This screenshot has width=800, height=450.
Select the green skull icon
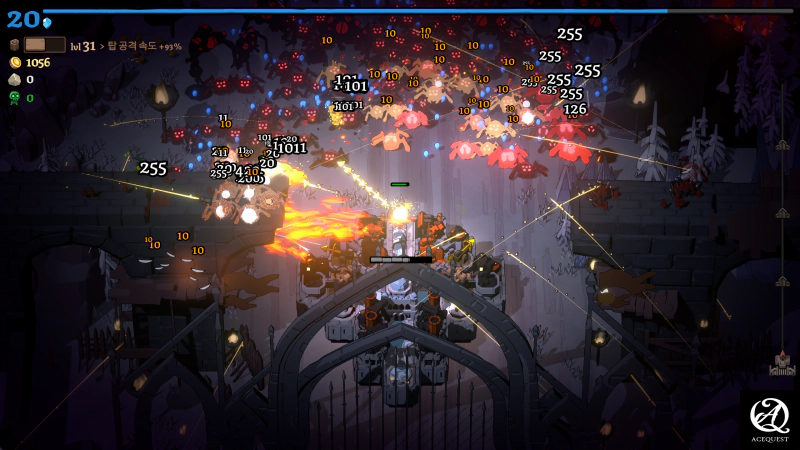click(14, 98)
